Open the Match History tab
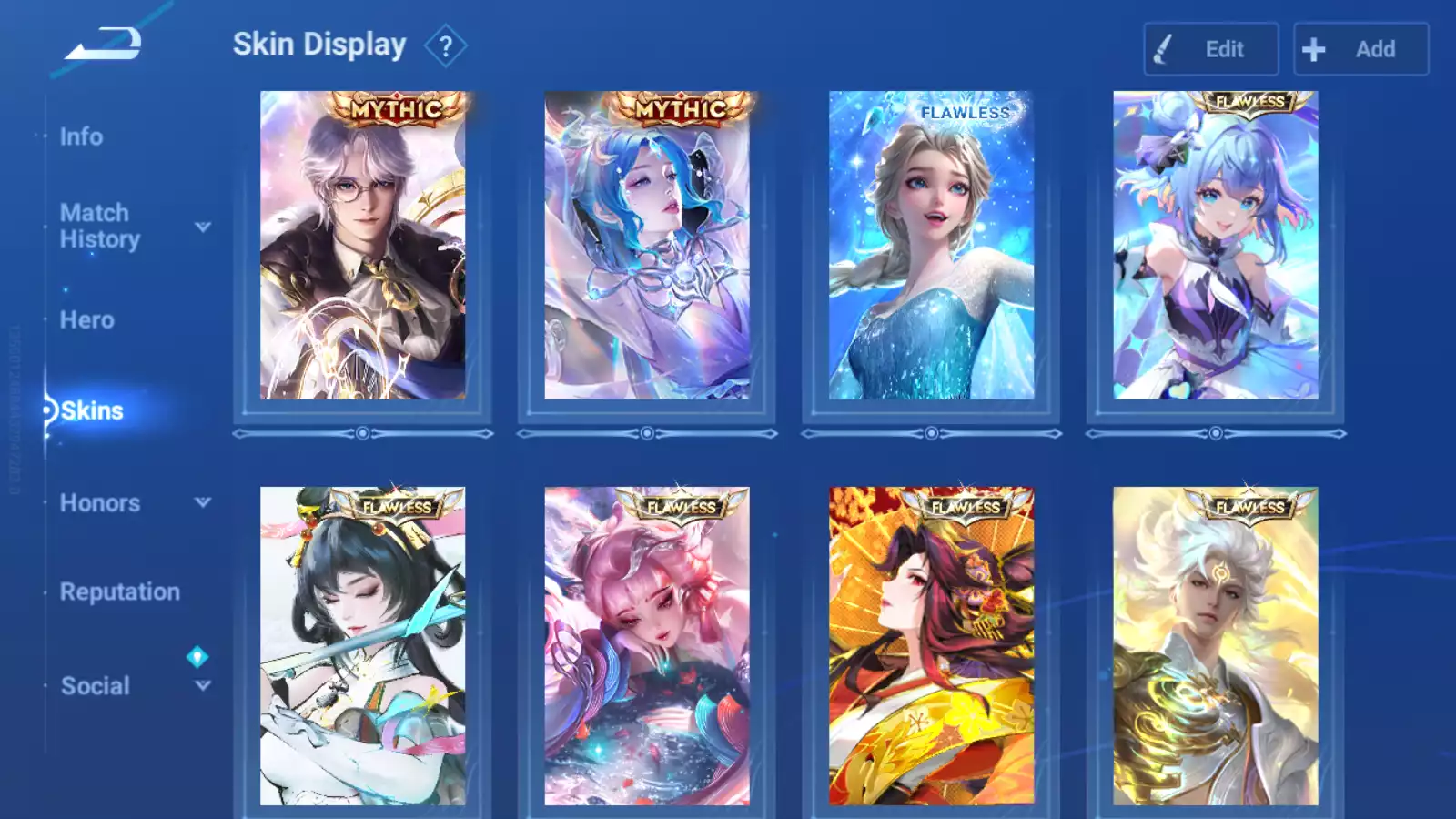The width and height of the screenshot is (1456, 819). [99, 226]
